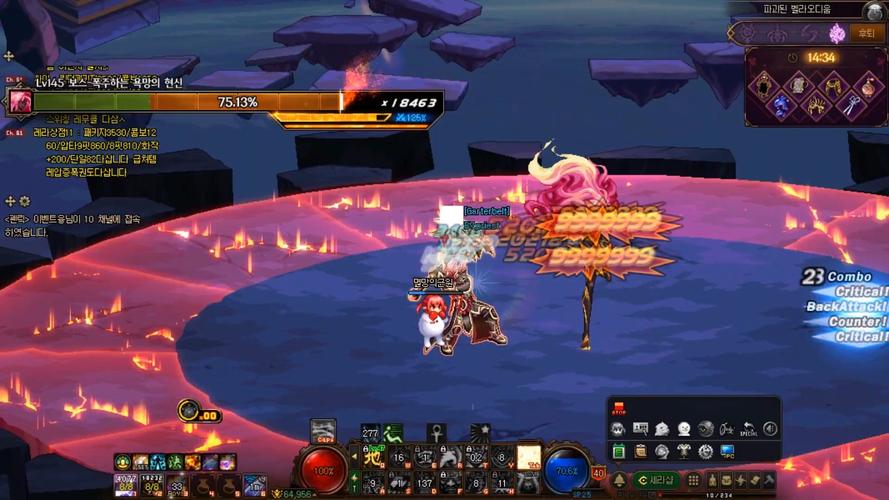This screenshot has height=500, width=889.
Task: Click the blue PC monitor icon
Action: [727, 451]
